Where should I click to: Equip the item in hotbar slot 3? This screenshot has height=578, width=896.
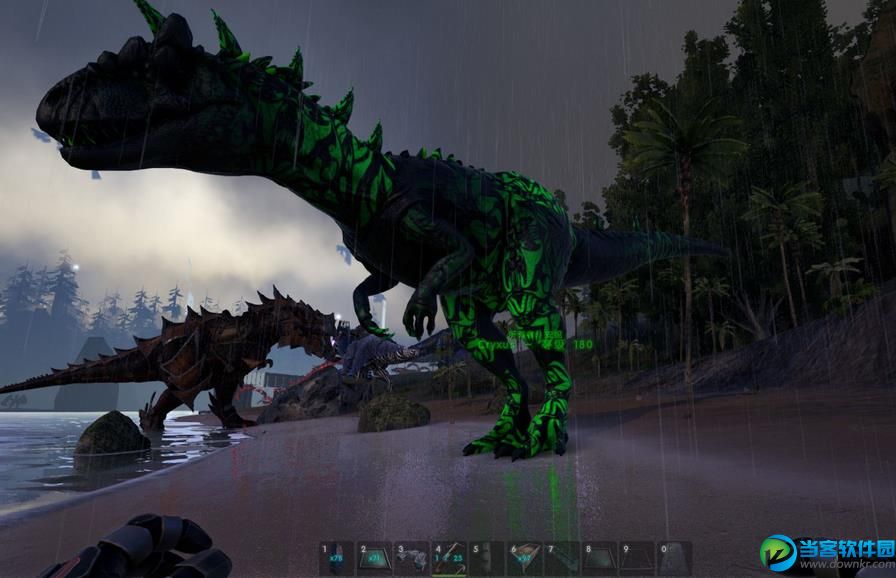[x=412, y=558]
